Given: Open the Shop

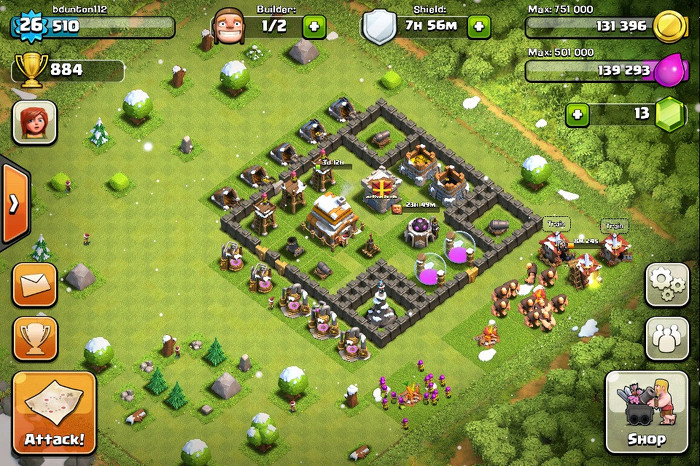Looking at the screenshot, I should (646, 412).
